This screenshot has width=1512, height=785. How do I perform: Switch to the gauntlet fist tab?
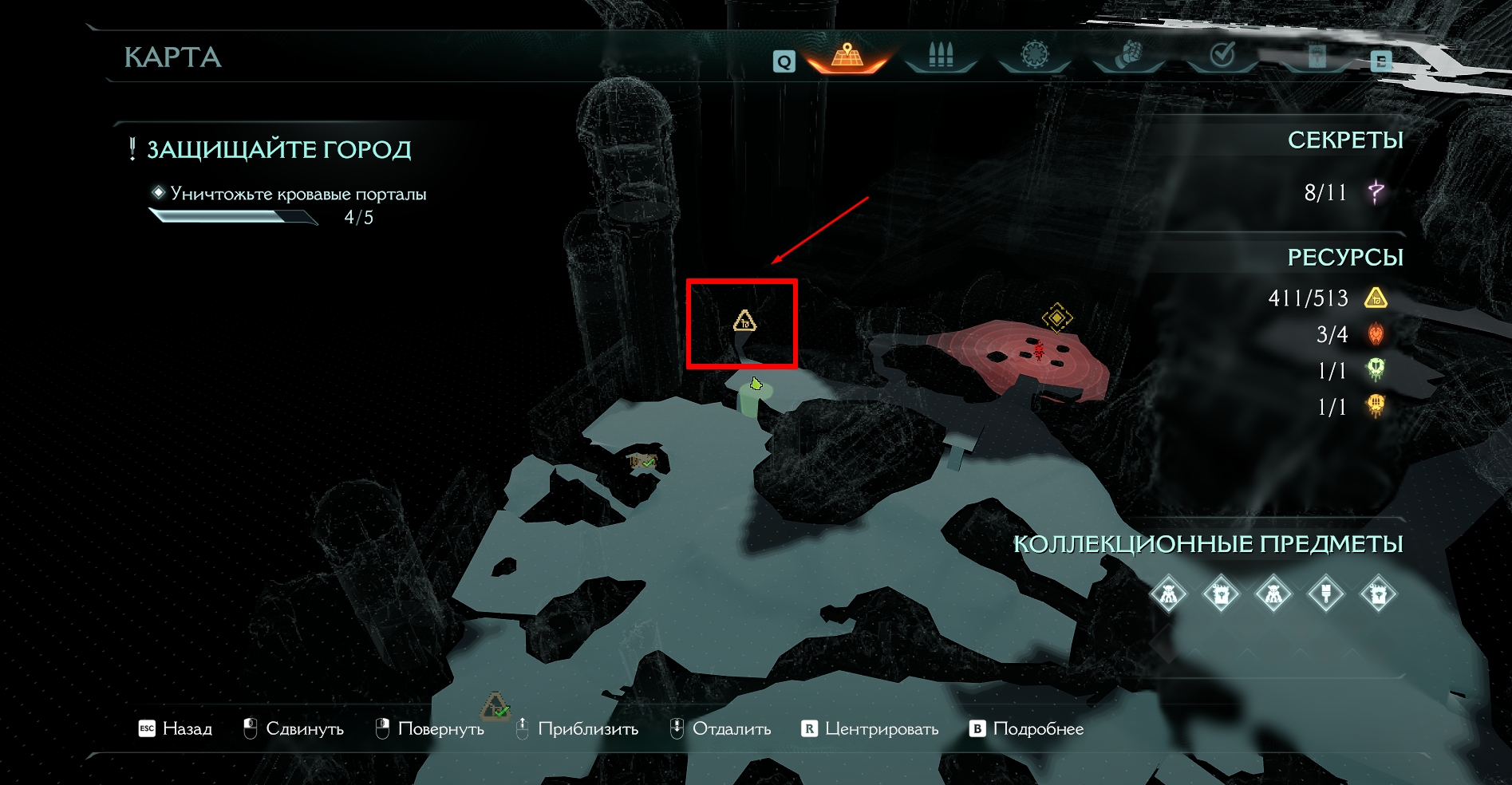pos(1128,55)
